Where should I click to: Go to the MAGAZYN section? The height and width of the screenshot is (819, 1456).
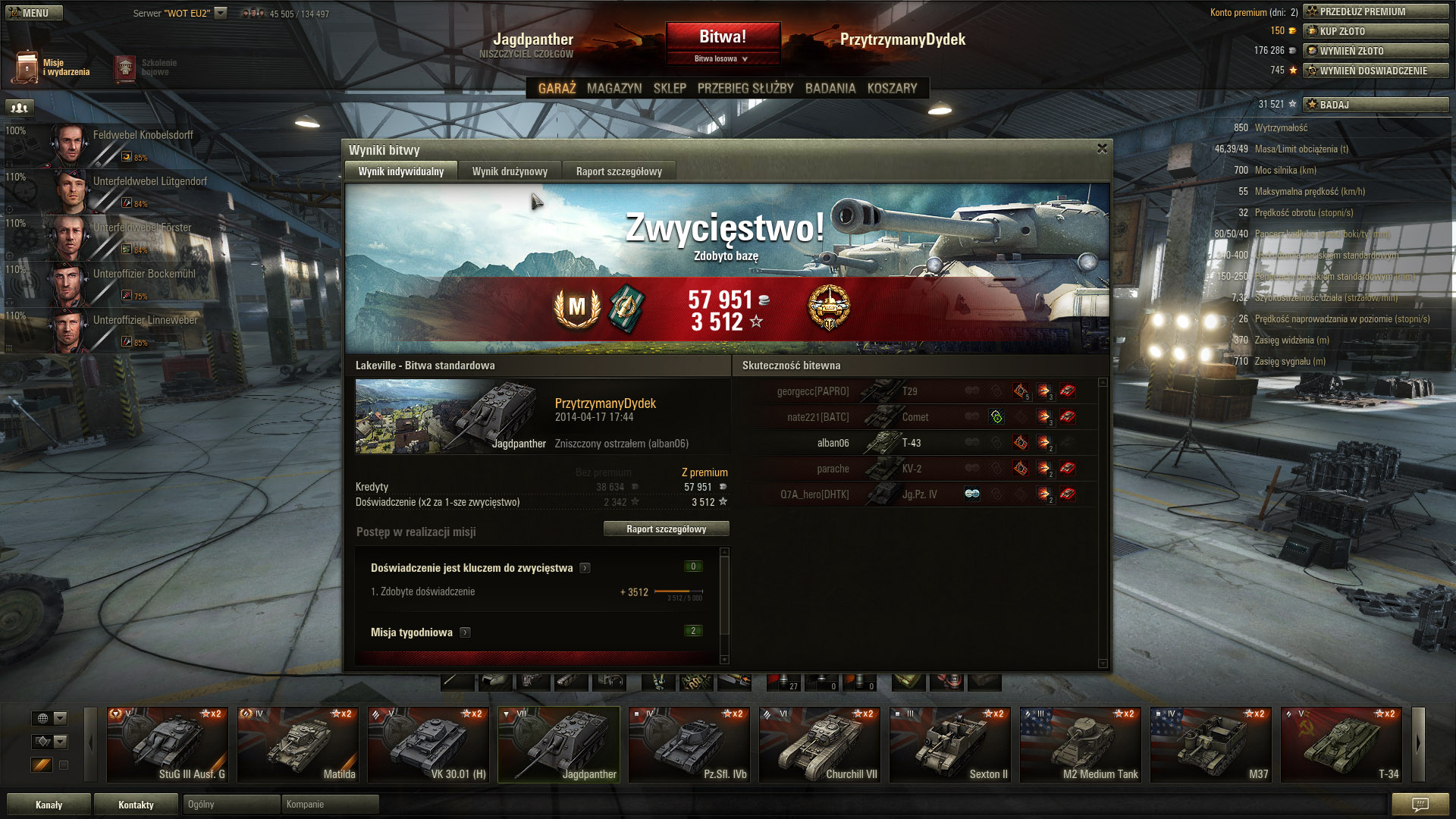pyautogui.click(x=614, y=88)
